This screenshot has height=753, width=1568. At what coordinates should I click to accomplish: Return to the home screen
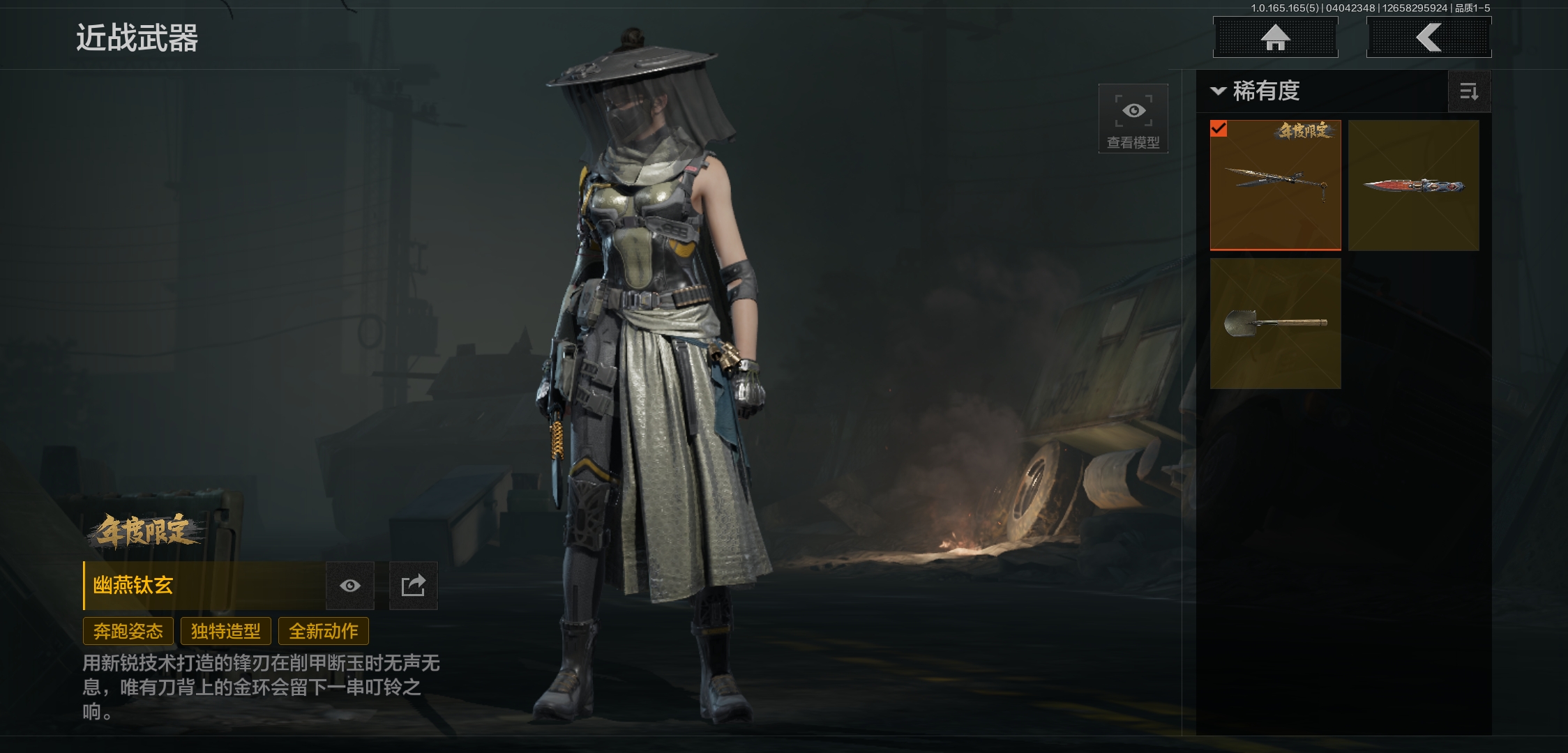coord(1275,37)
